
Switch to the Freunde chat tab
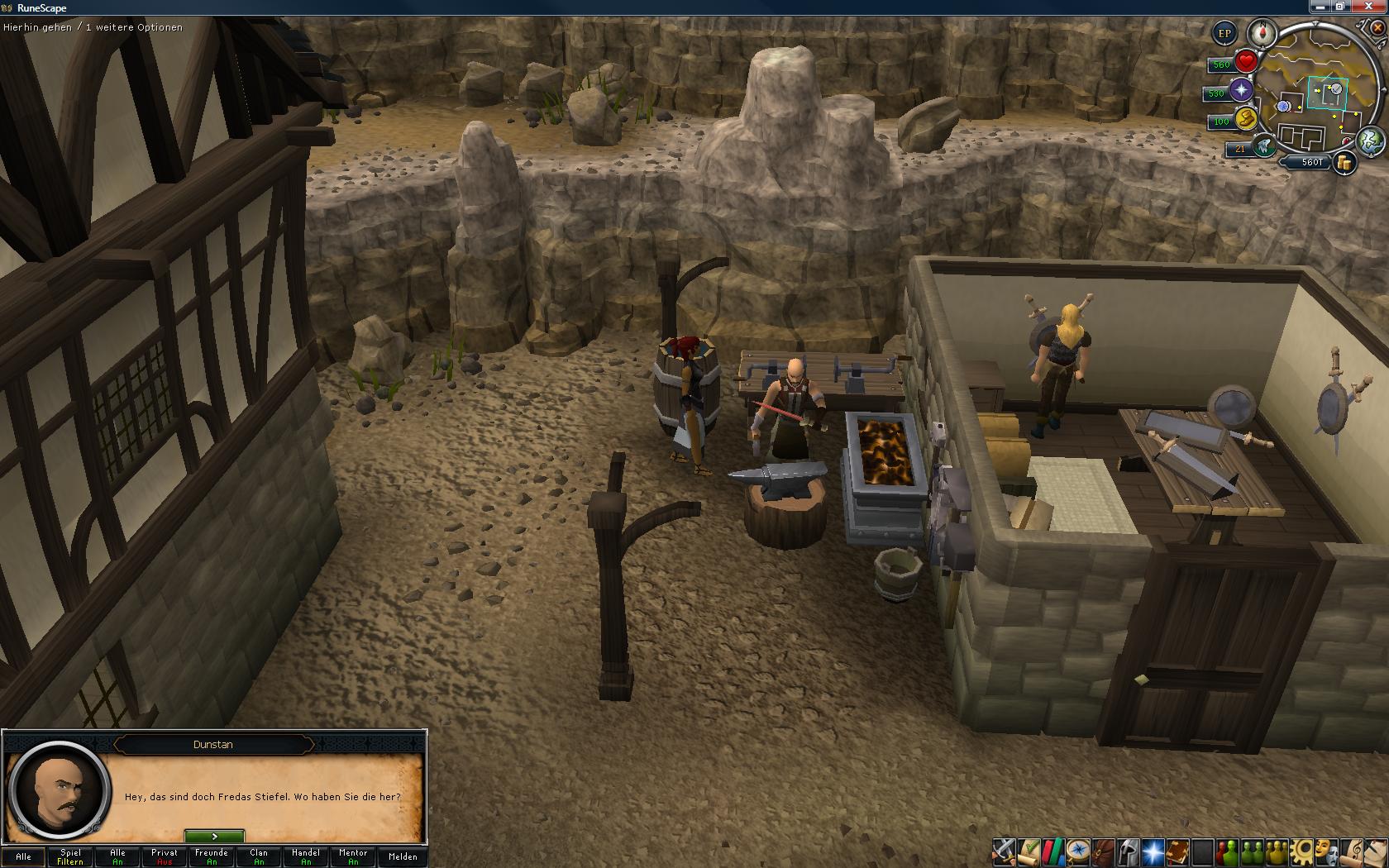point(212,856)
